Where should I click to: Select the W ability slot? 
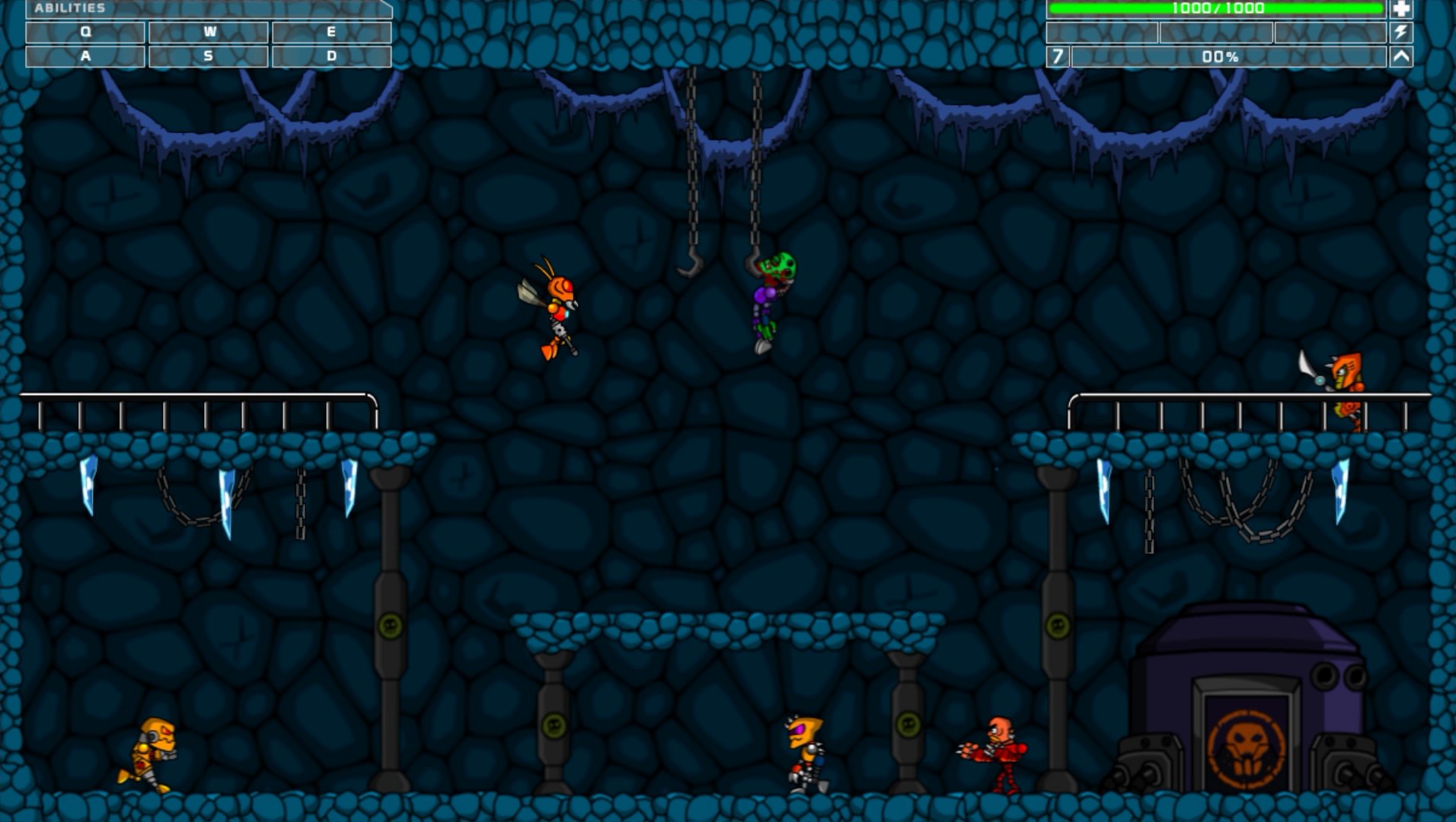[209, 33]
